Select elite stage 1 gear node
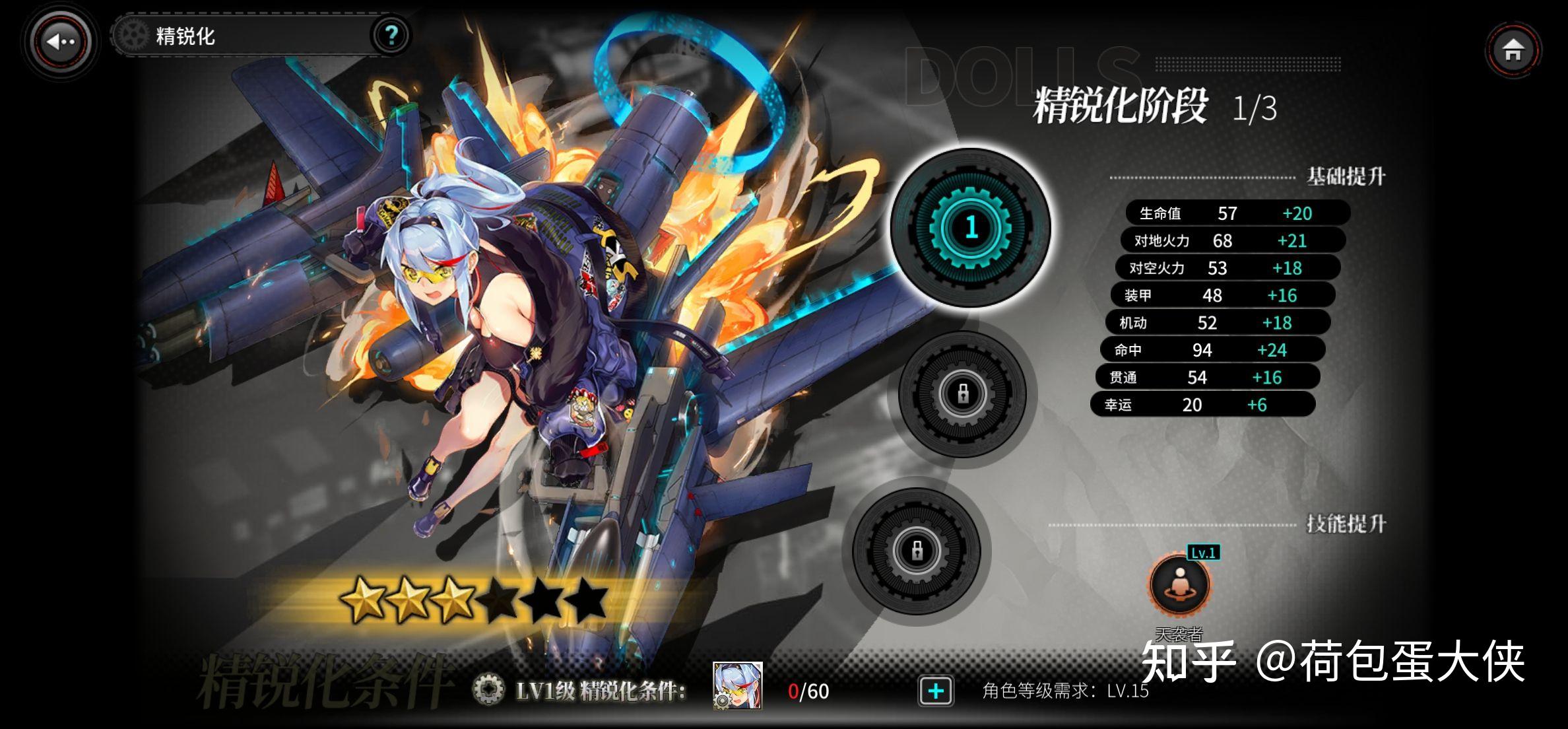 coord(970,228)
